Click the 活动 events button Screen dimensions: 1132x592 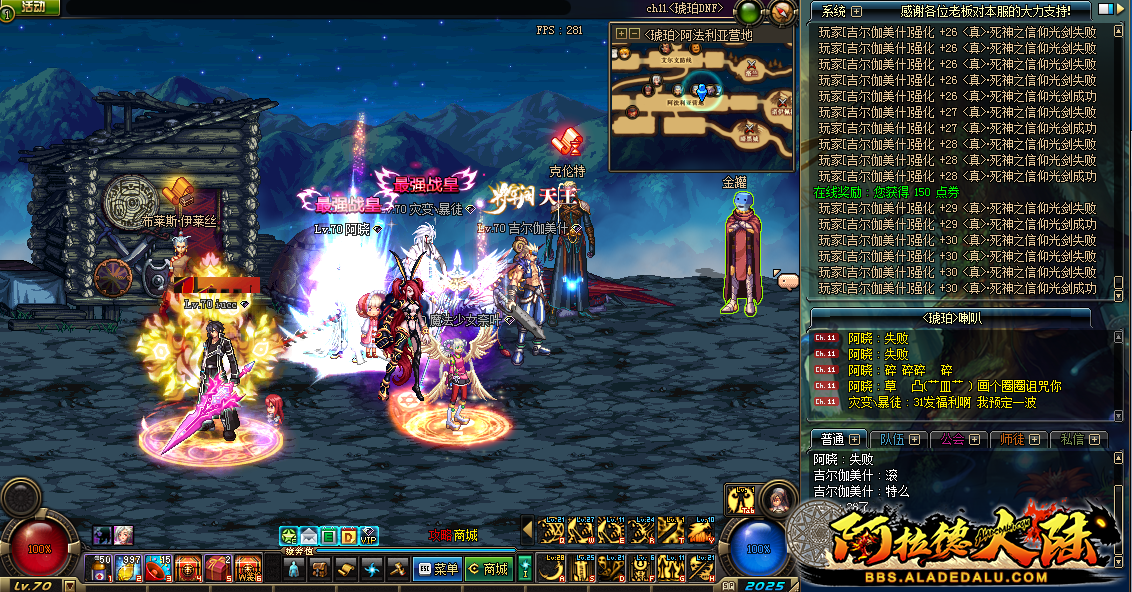32,7
